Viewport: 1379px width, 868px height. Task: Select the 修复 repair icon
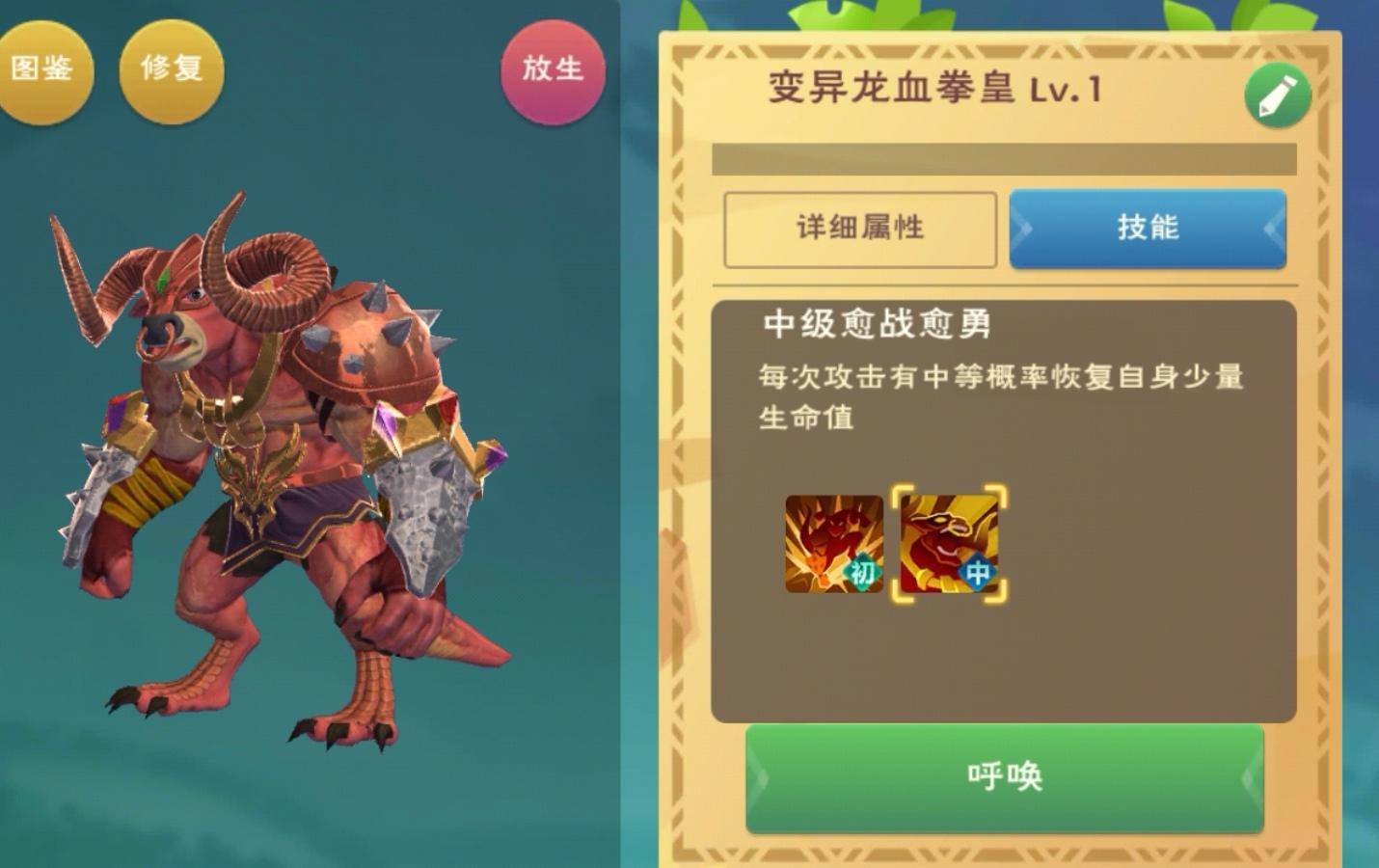tap(171, 69)
